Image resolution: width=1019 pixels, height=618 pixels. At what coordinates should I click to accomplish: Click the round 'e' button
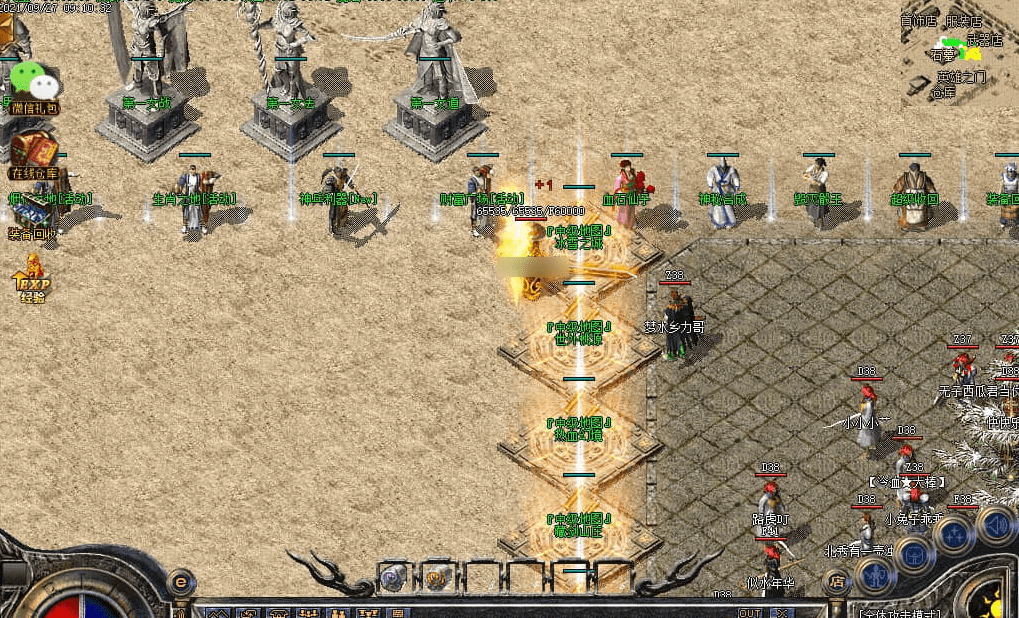click(x=181, y=580)
